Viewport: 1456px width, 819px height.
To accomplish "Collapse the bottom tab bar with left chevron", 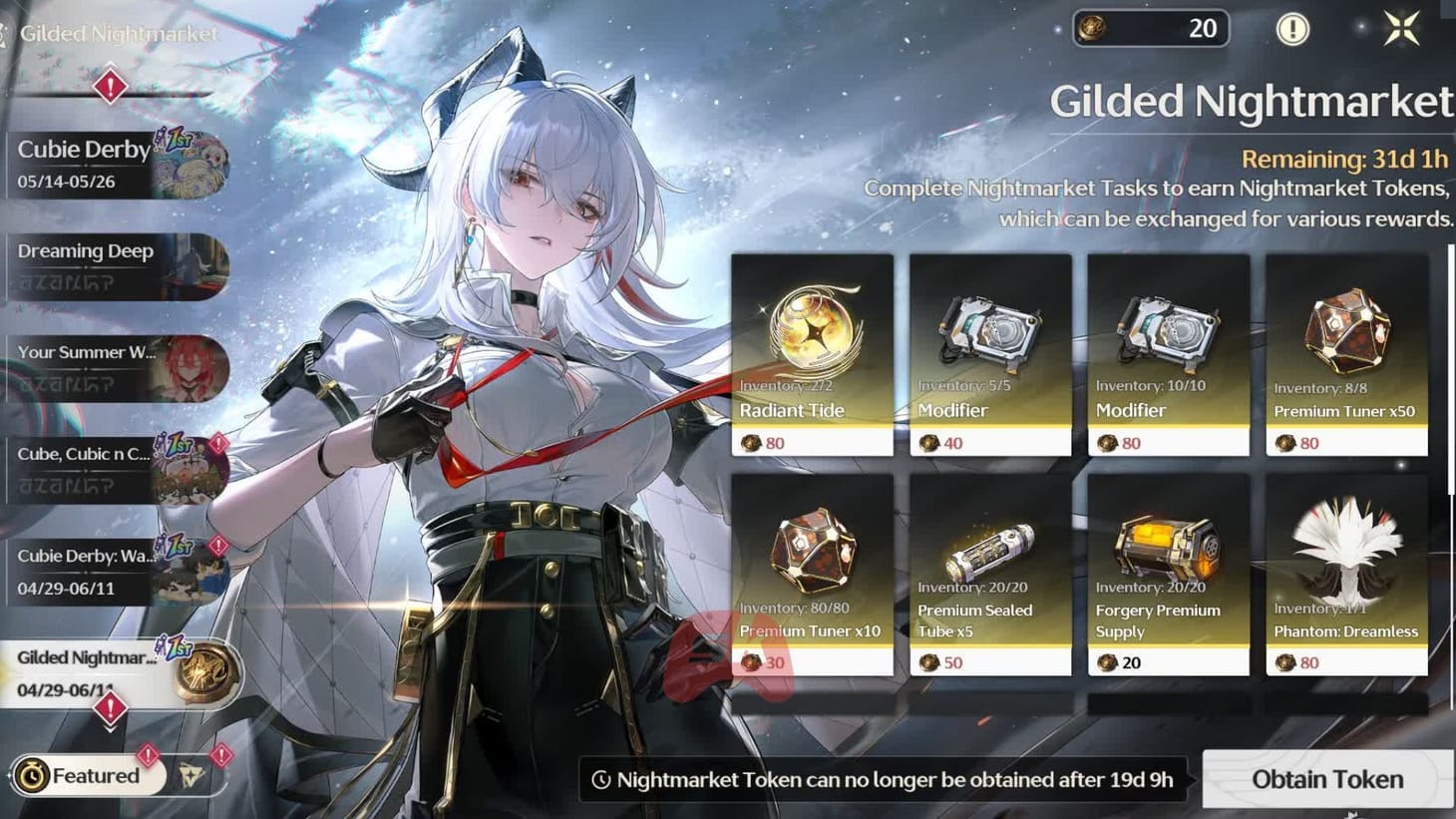I will point(9,775).
